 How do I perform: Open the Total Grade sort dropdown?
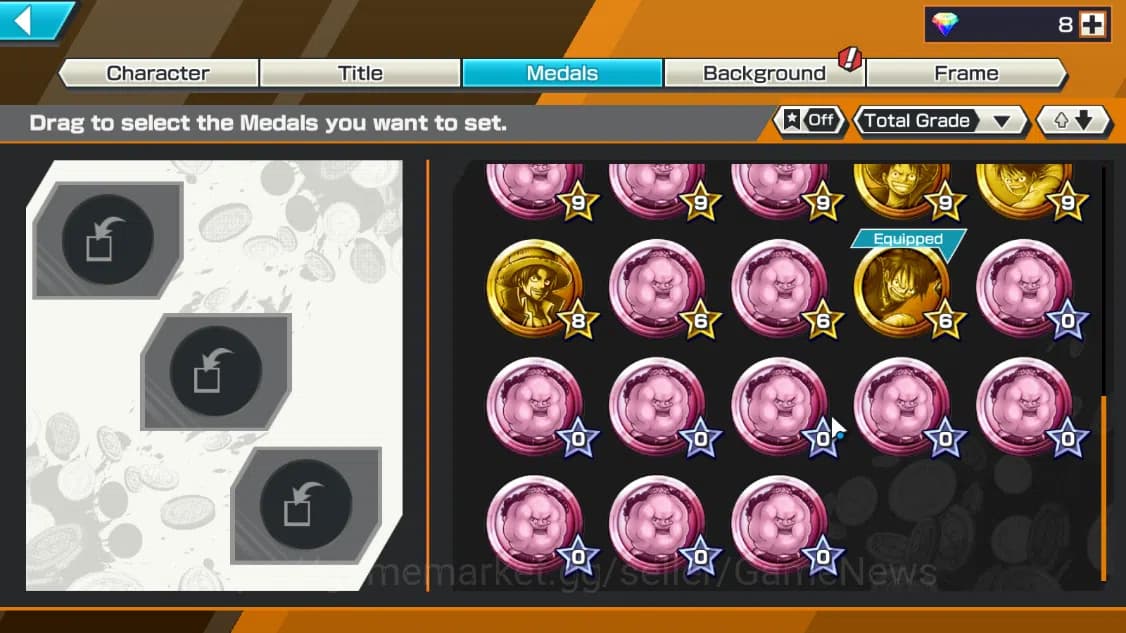click(x=940, y=121)
